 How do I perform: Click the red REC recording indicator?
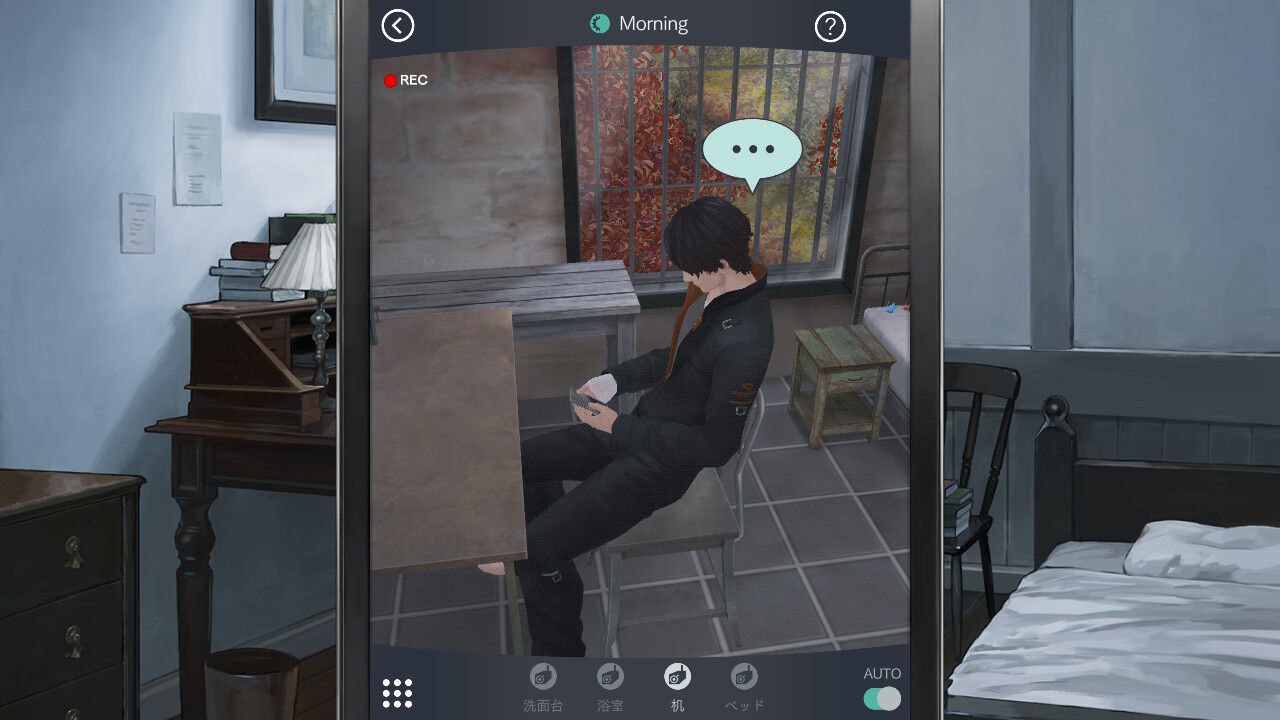(407, 80)
